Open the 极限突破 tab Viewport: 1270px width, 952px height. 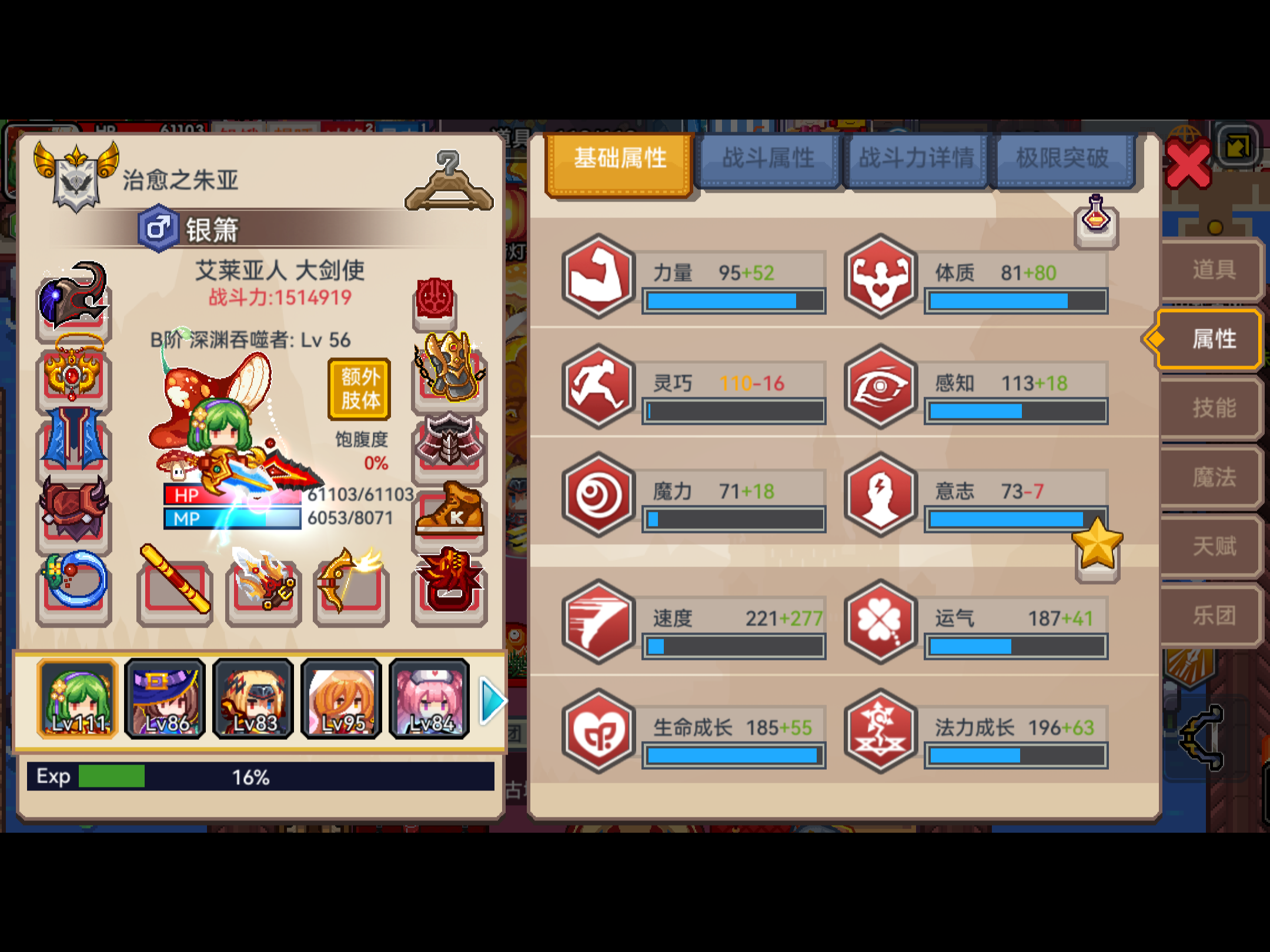(x=1063, y=157)
